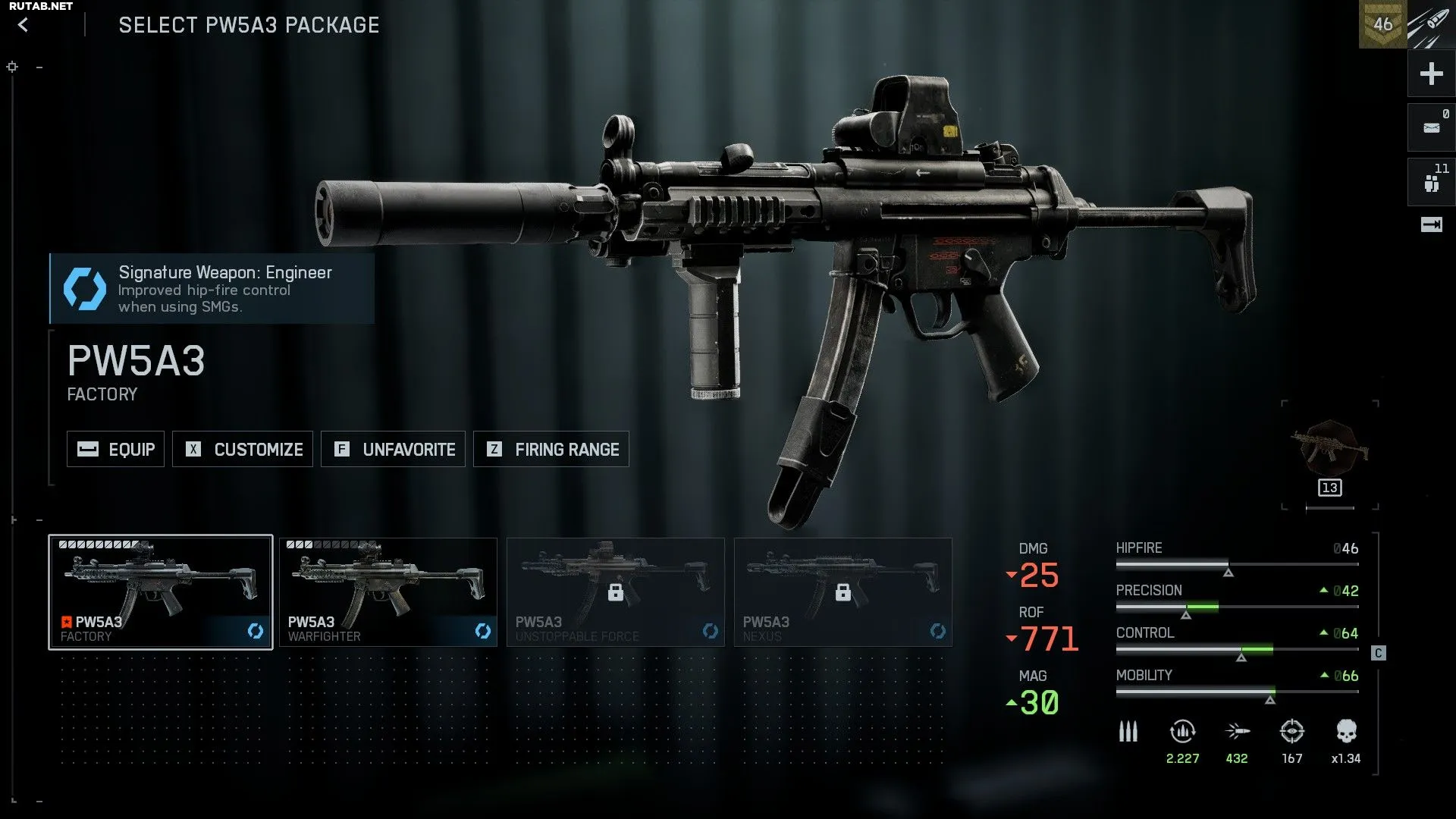Open the rank 46 player badge
1456x819 pixels.
click(1382, 24)
